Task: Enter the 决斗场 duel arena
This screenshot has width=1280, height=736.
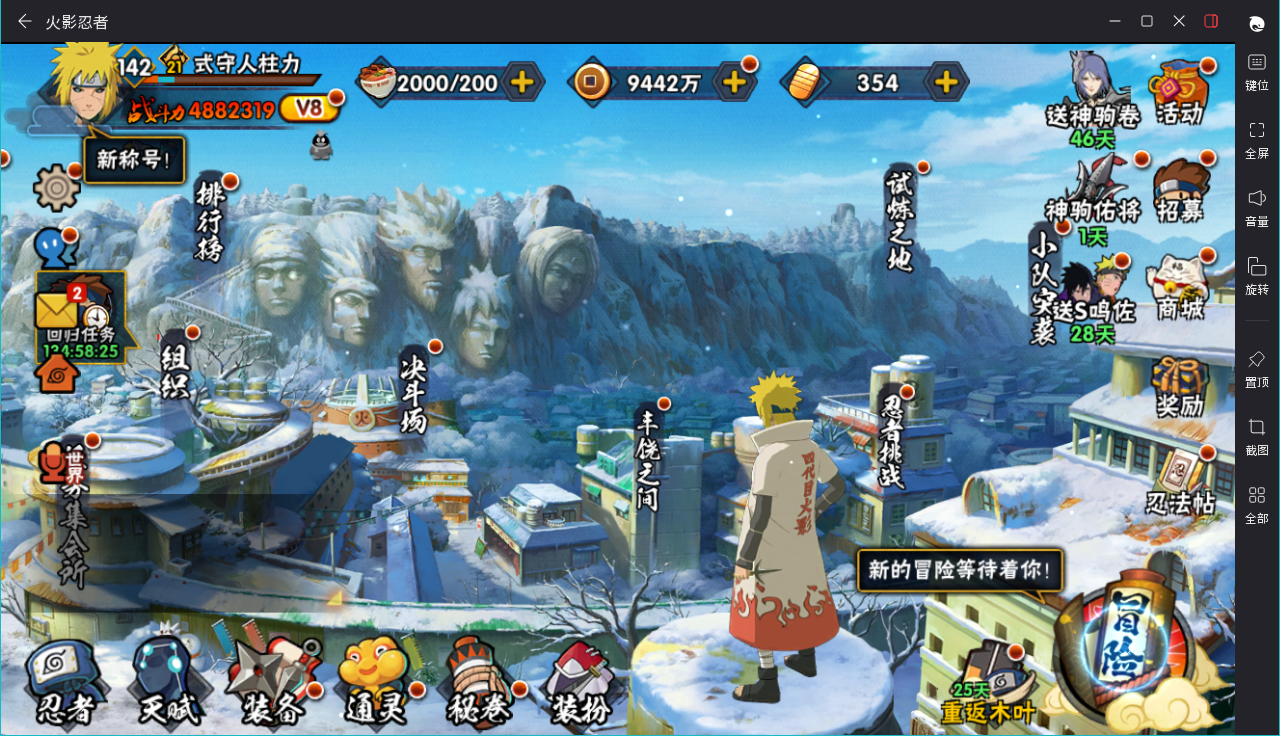Action: pyautogui.click(x=413, y=390)
